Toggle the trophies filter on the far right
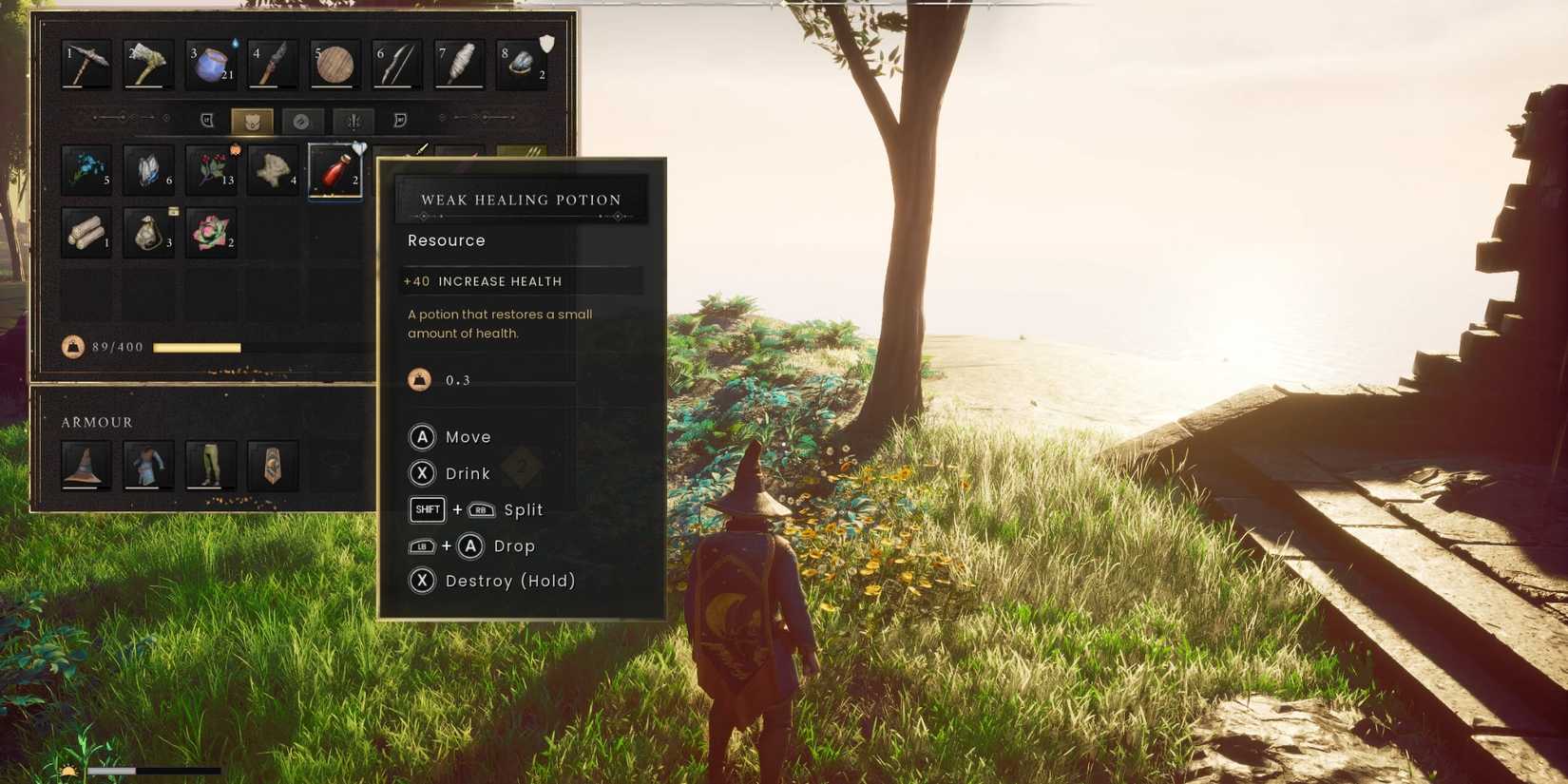 (x=399, y=120)
